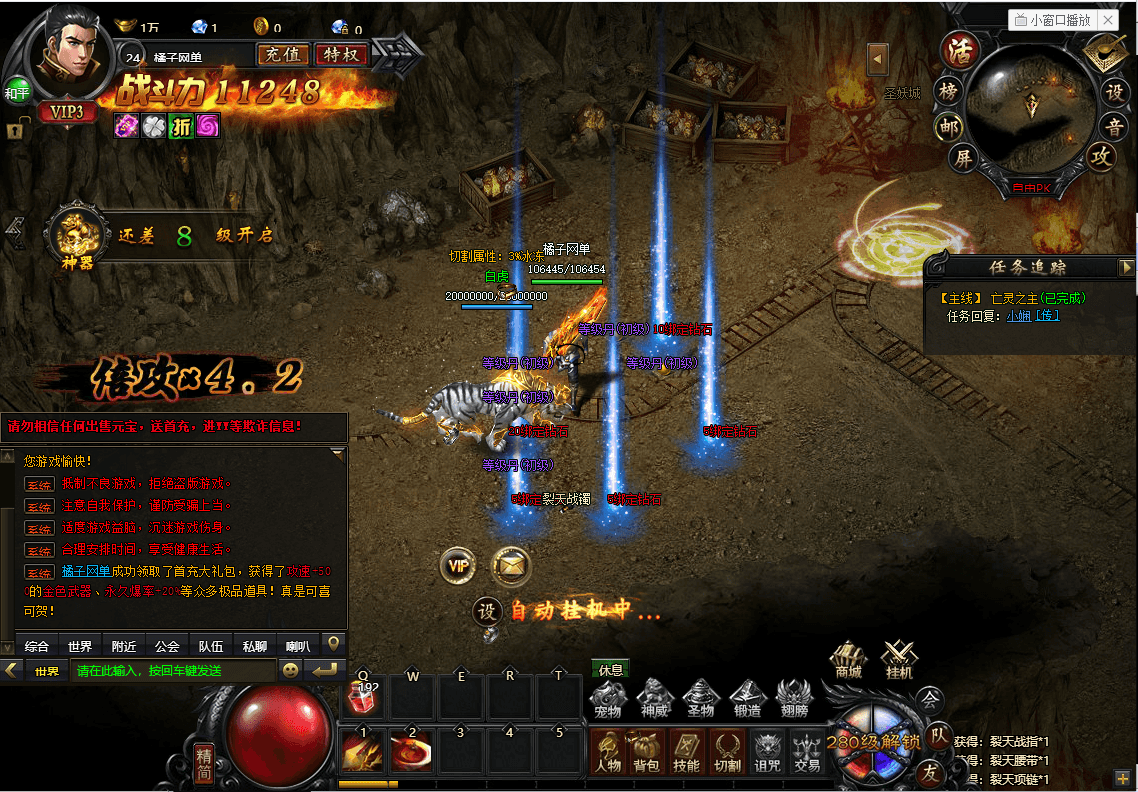Activate the fire slash skill in slot 1
1138x792 pixels.
click(x=362, y=751)
